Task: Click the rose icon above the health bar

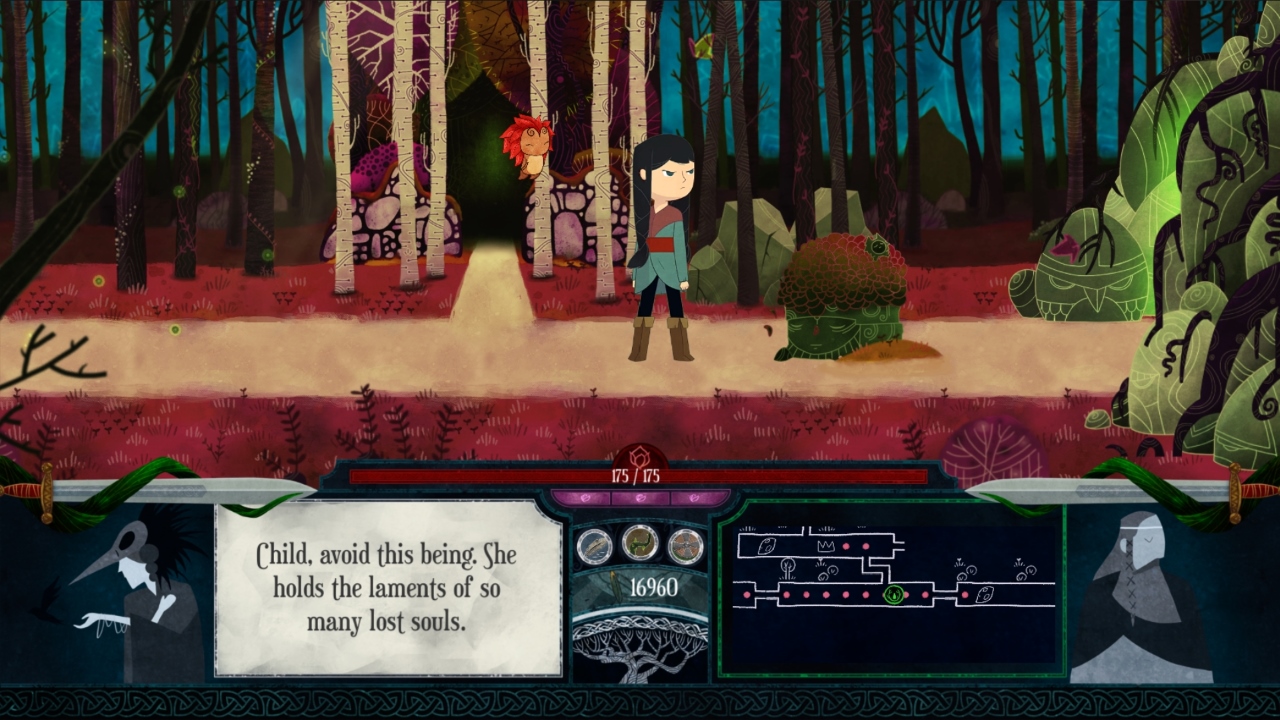Action: click(x=640, y=455)
